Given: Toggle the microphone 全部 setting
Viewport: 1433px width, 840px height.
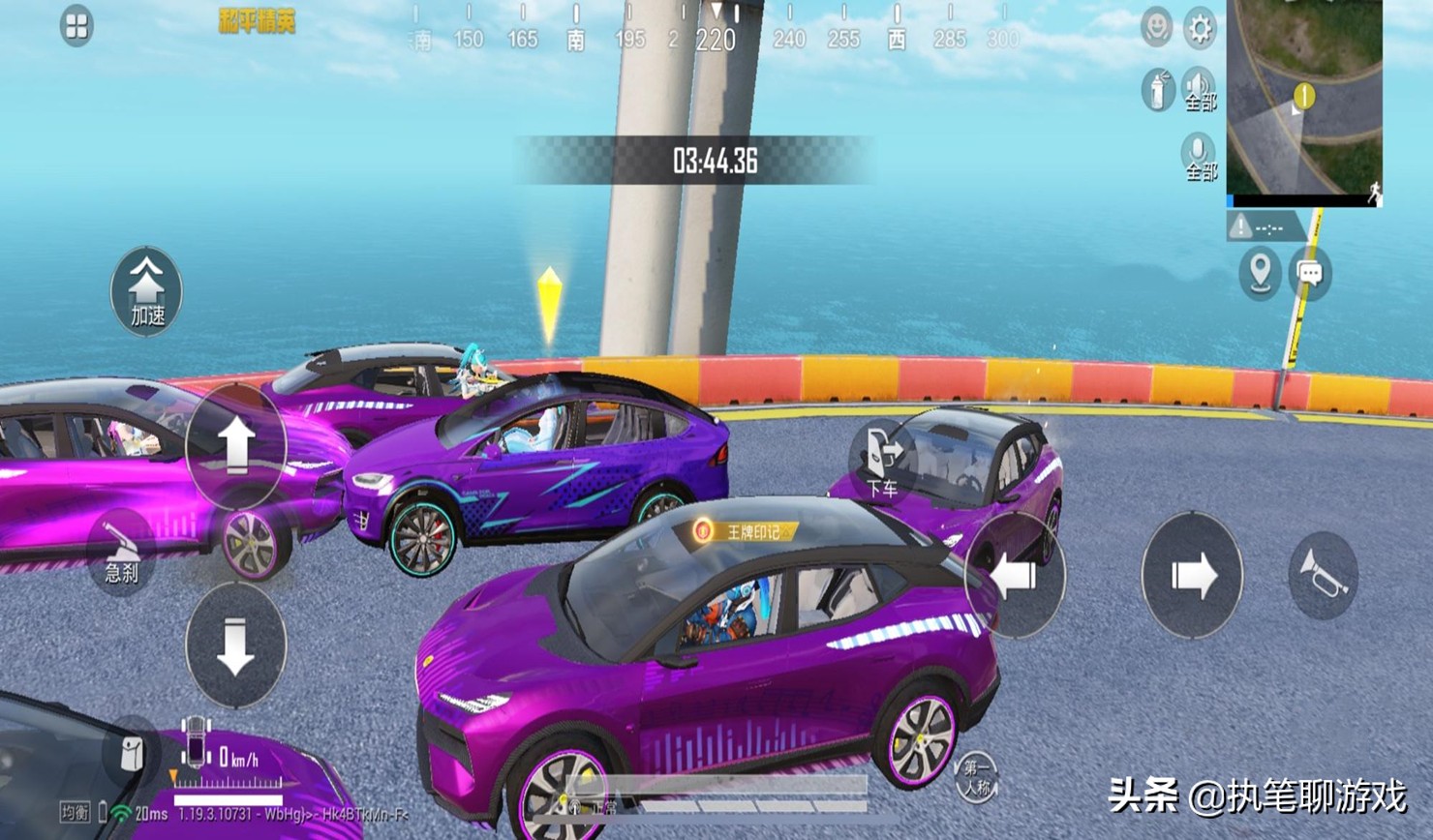Looking at the screenshot, I should pos(1199,157).
